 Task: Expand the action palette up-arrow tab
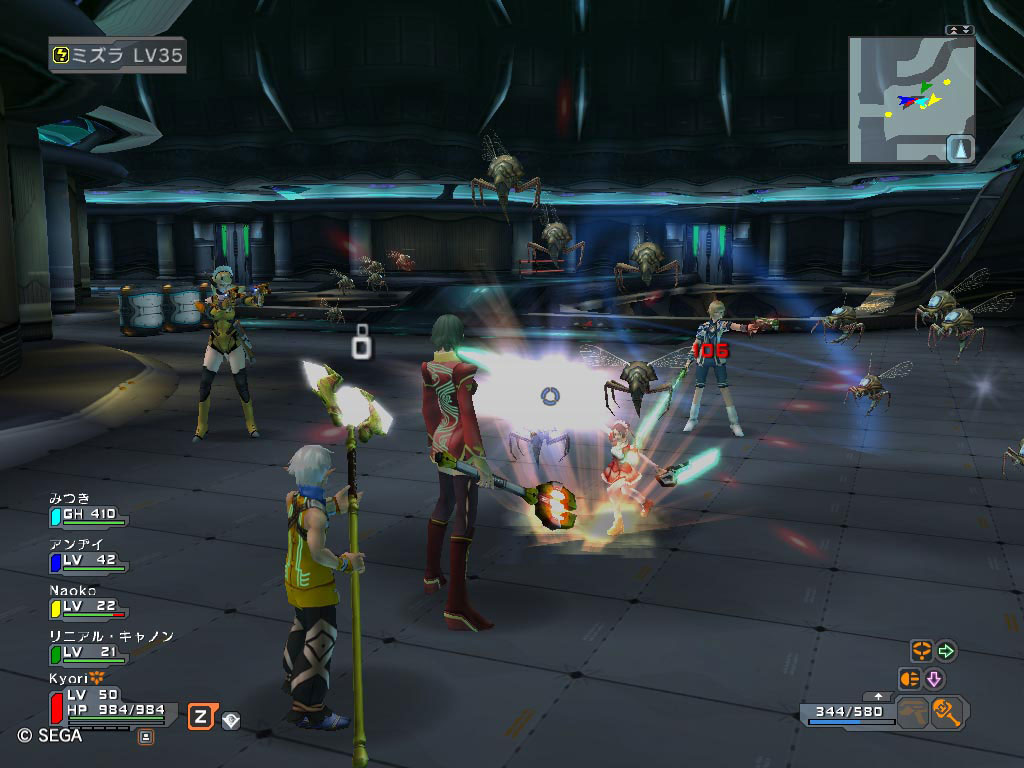pyautogui.click(x=879, y=695)
